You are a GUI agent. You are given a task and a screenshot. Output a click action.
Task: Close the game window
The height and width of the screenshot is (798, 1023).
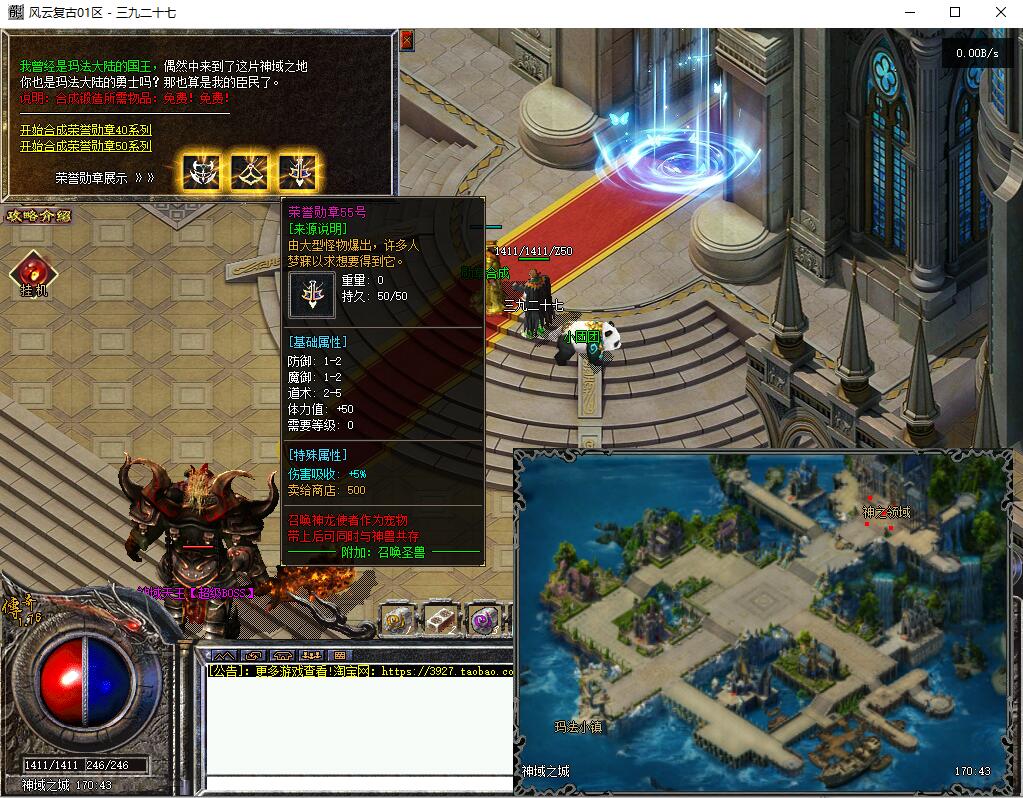click(x=1001, y=12)
